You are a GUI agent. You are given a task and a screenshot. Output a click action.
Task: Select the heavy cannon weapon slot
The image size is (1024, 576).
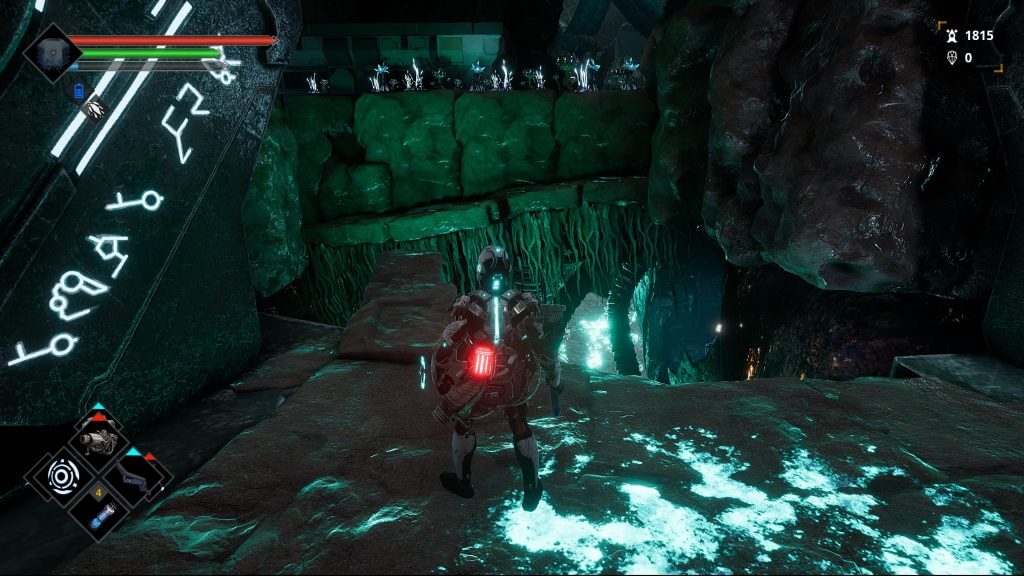[100, 441]
